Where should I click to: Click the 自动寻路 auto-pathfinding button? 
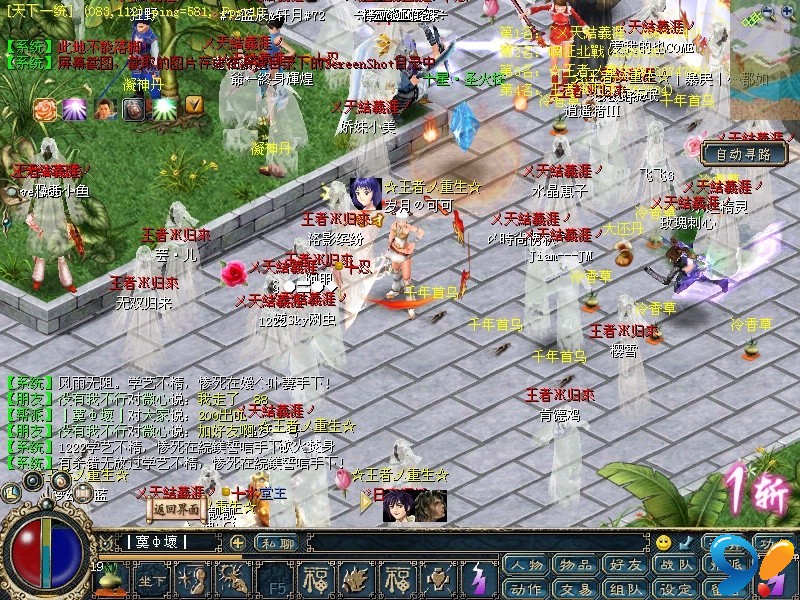[x=743, y=154]
